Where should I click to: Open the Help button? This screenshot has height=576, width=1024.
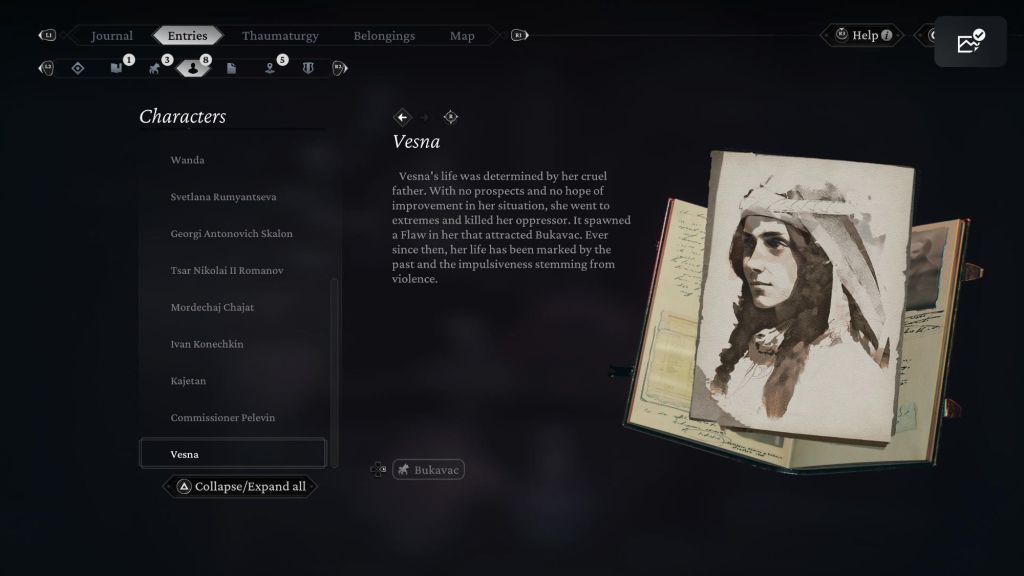point(865,36)
